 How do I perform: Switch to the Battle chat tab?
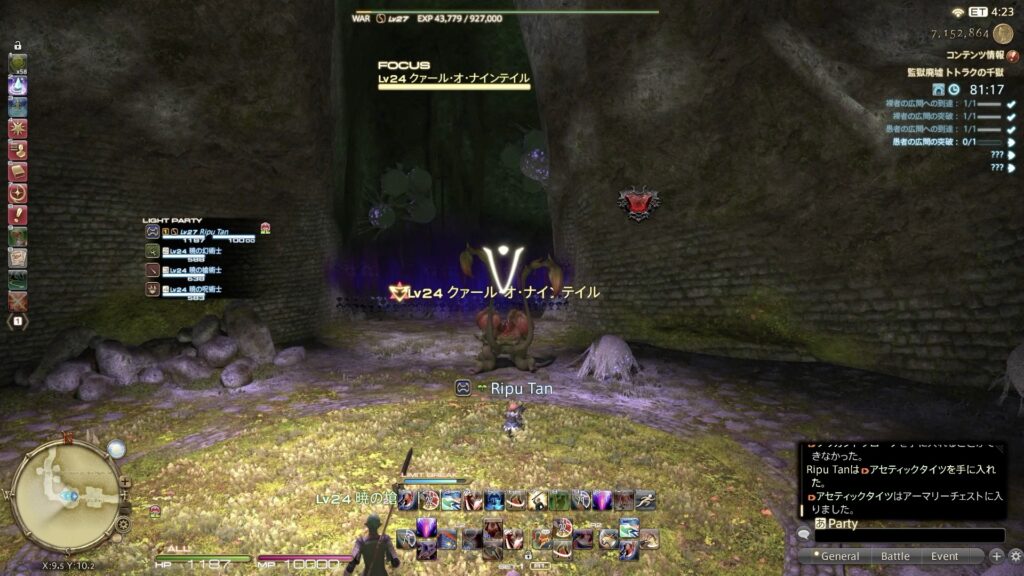click(x=895, y=556)
